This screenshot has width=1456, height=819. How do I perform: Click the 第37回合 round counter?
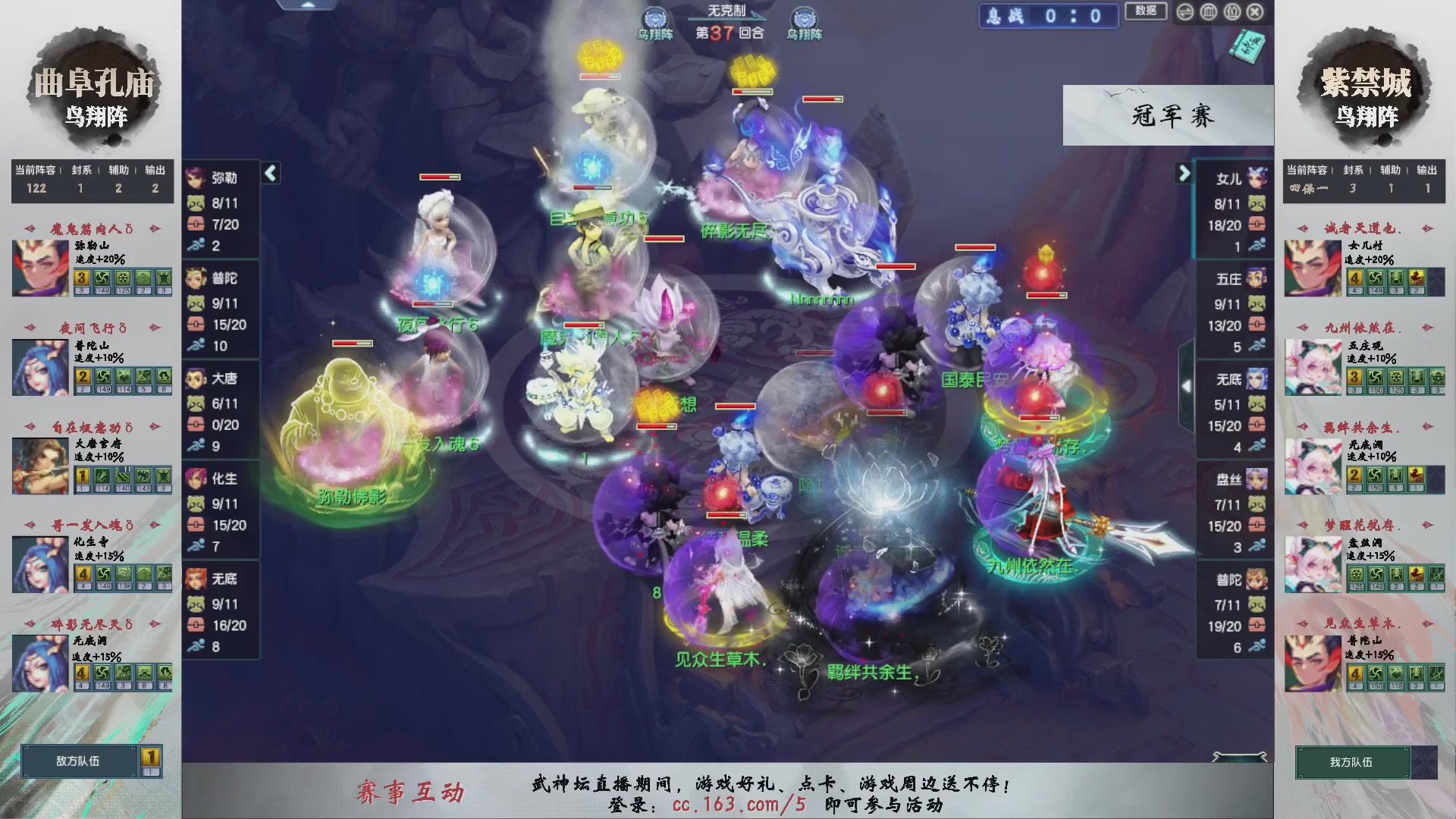[x=728, y=32]
